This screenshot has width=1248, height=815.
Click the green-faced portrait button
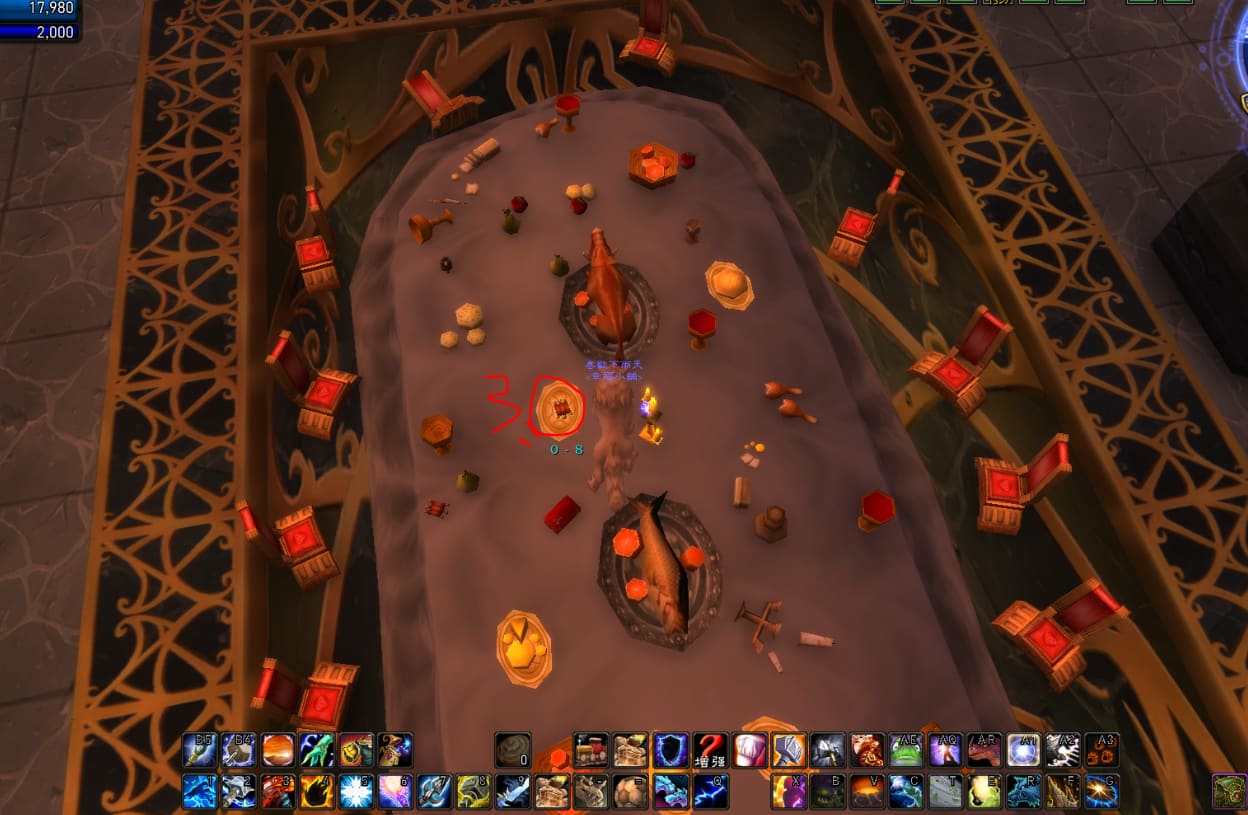(x=1229, y=790)
